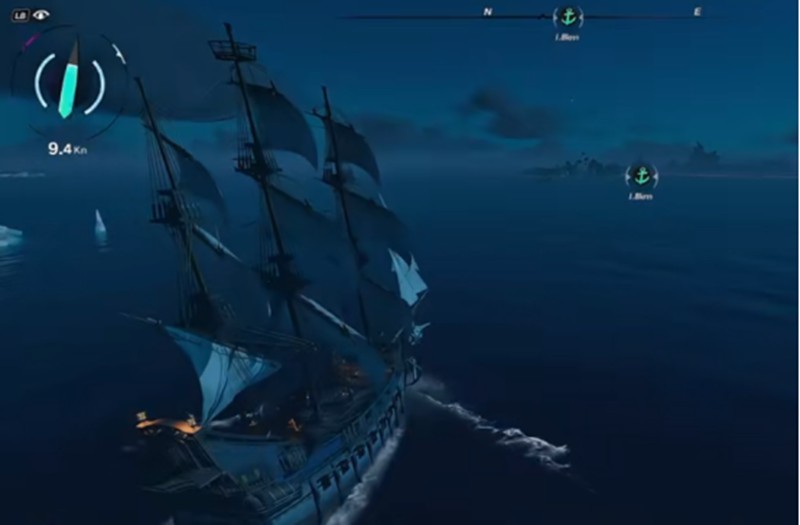Select the anchor waypoint marker above the sea
Image resolution: width=800 pixels, height=525 pixels.
coord(641,176)
